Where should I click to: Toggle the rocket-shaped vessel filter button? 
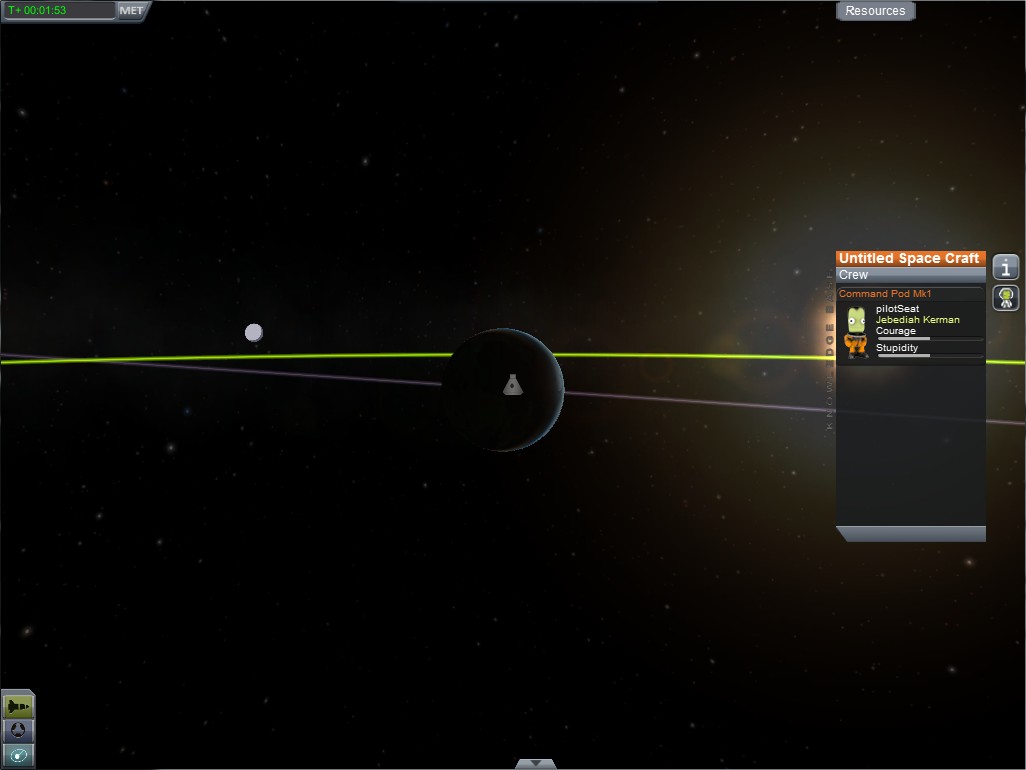coord(18,706)
